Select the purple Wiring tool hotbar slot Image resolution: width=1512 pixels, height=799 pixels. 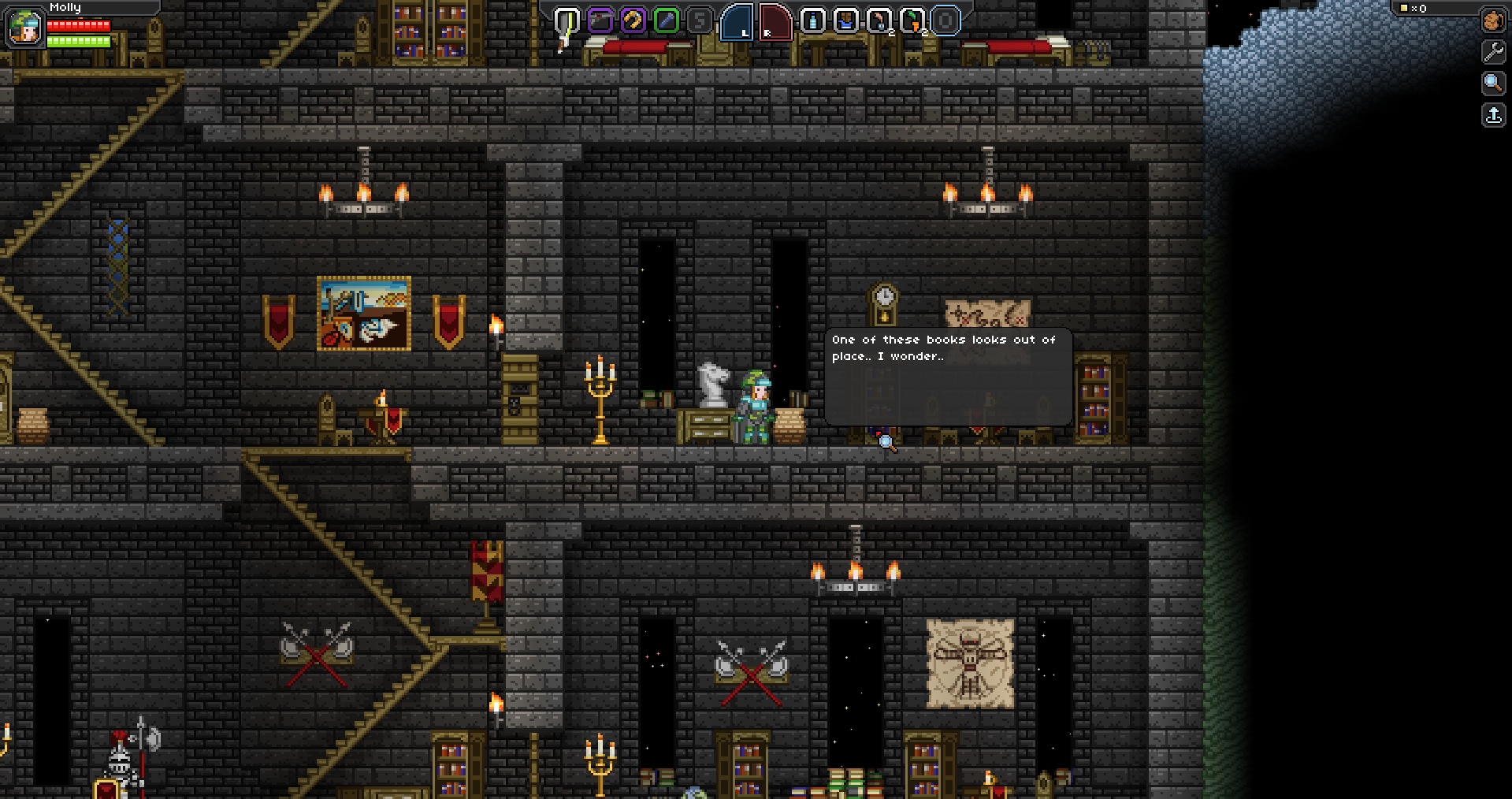633,22
